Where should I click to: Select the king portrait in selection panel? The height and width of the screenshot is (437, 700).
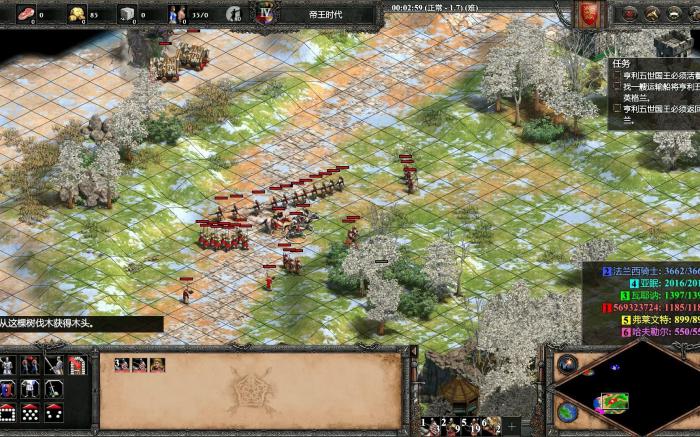157,365
